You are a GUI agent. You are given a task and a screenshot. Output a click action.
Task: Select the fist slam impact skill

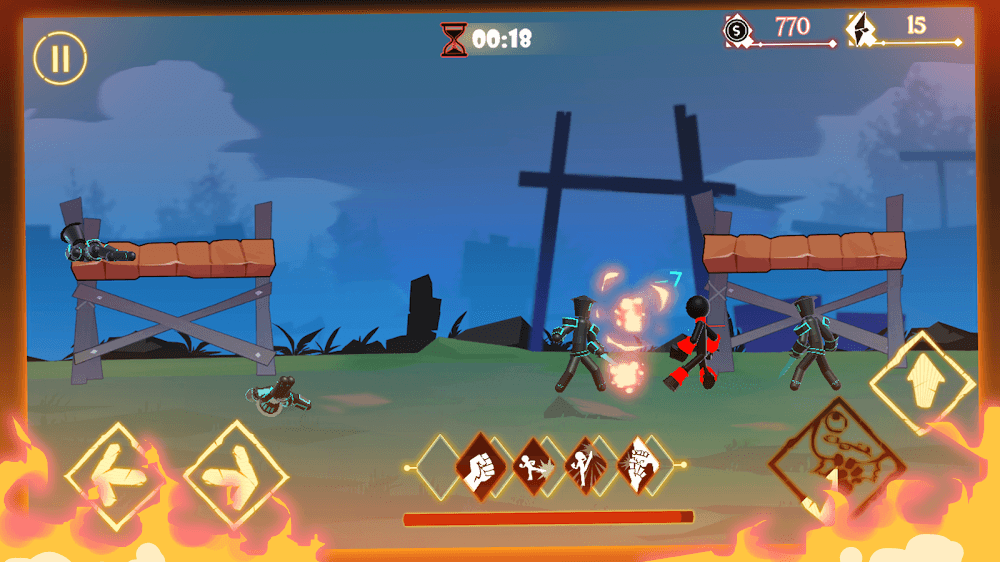(635, 466)
